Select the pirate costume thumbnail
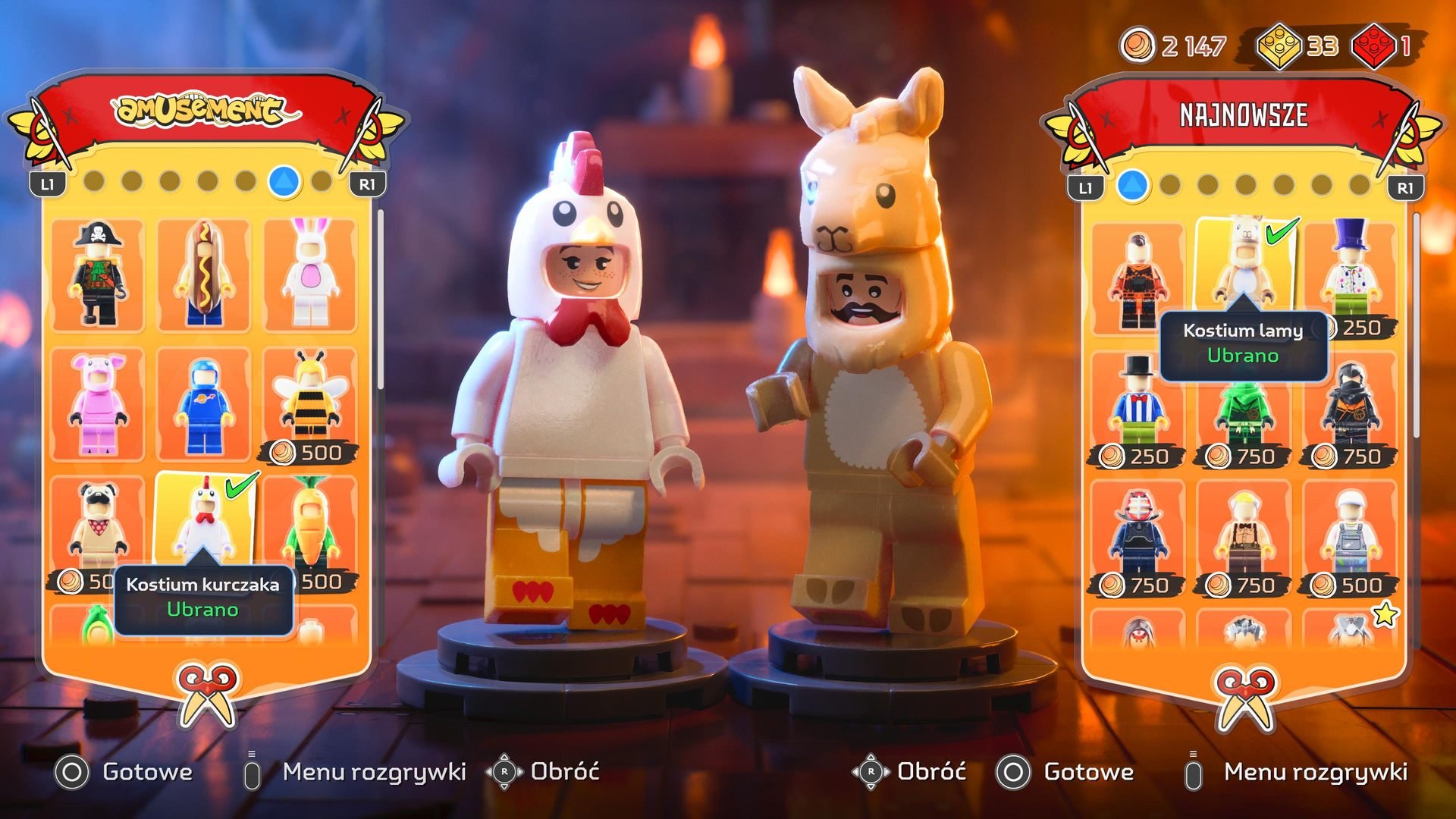The width and height of the screenshot is (1456, 819). tap(99, 273)
